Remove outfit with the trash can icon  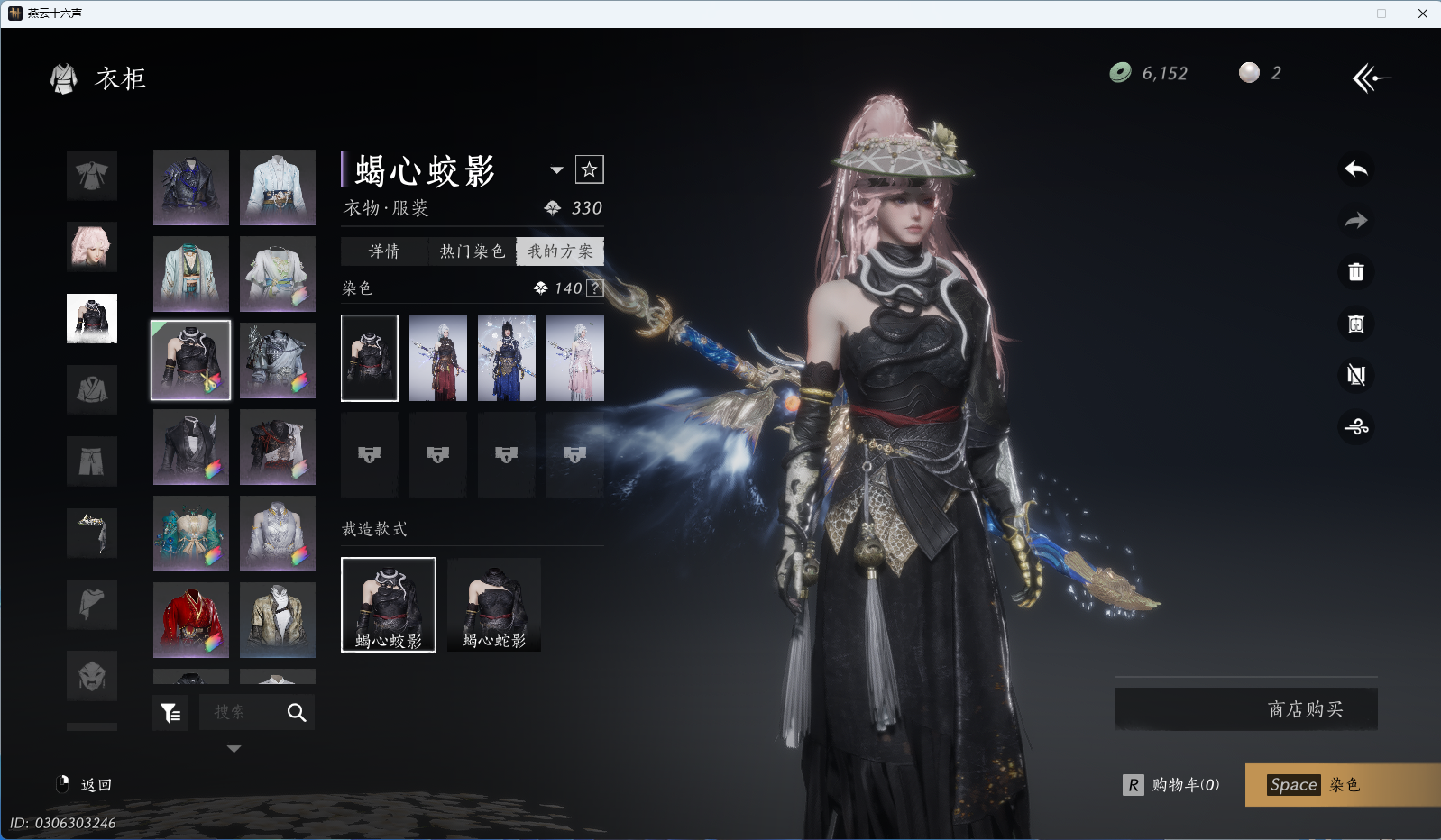tap(1355, 272)
